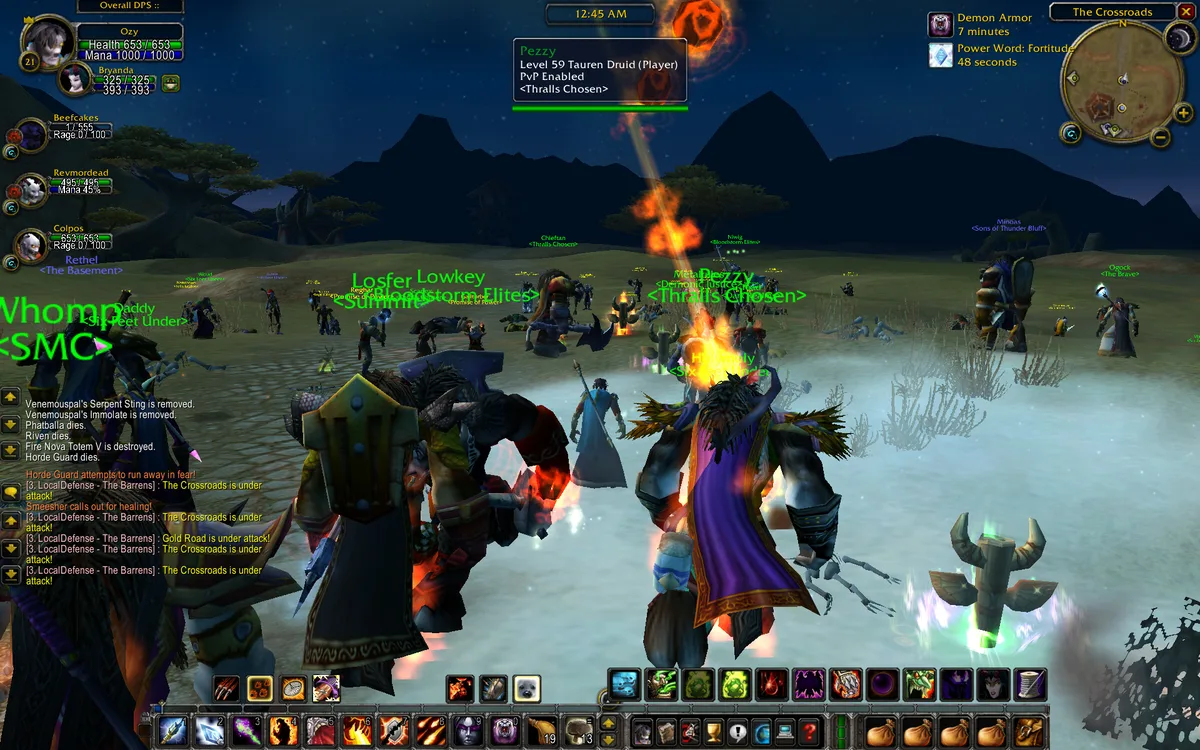
Task: Target party member Beefcakes portrait
Action: tap(32, 134)
